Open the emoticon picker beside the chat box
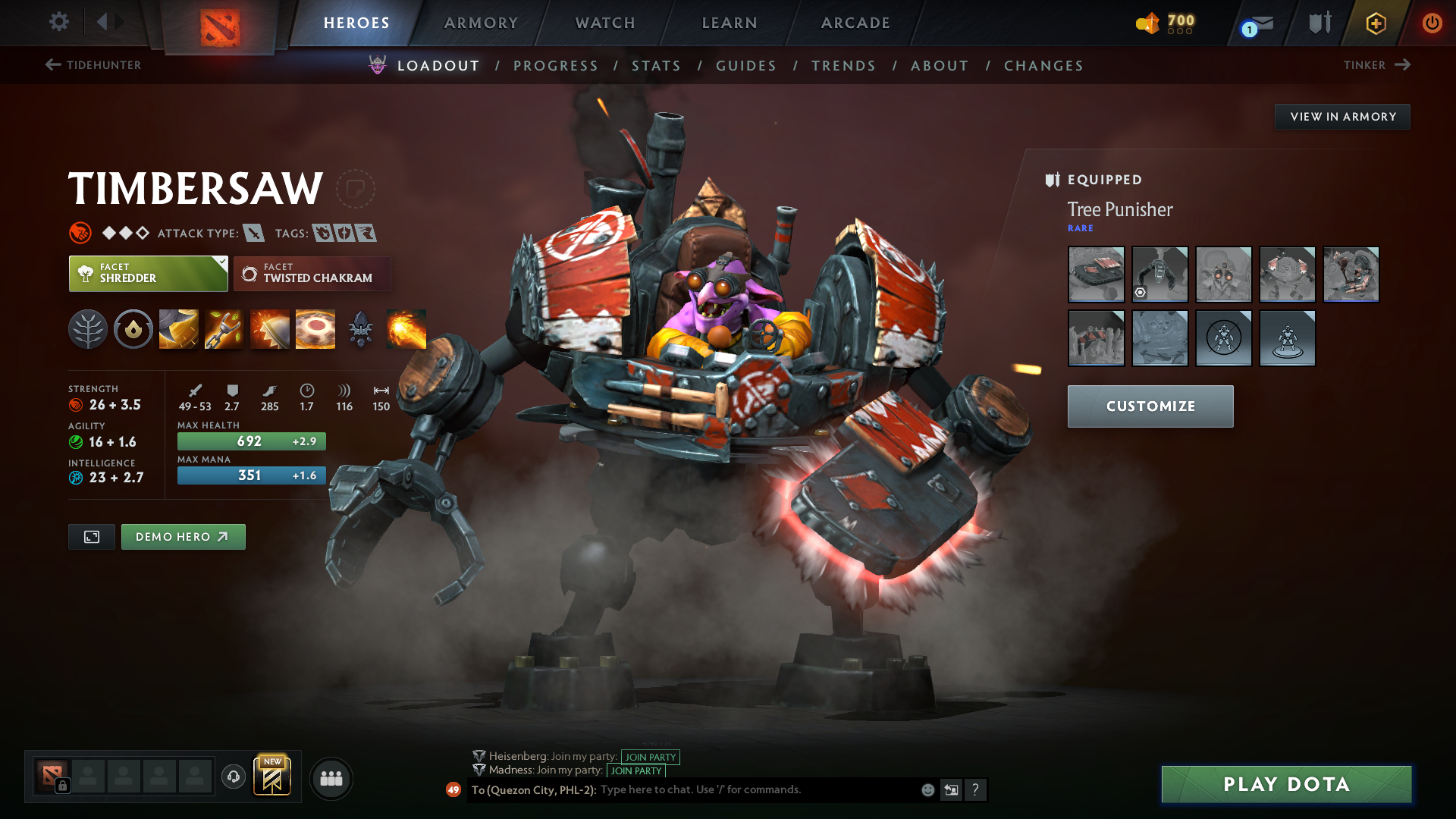 (x=927, y=789)
